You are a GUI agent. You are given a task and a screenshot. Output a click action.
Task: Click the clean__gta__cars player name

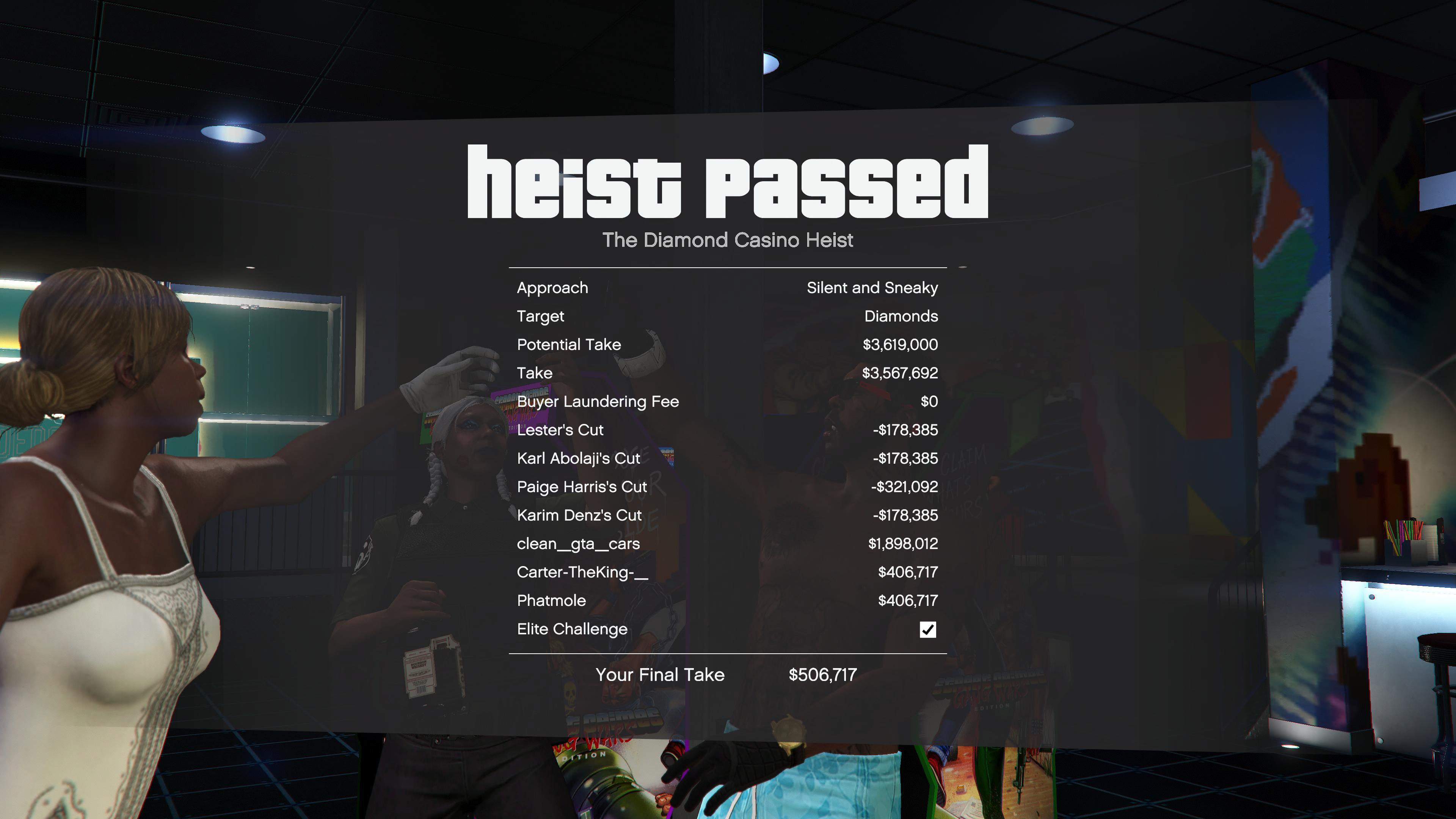click(x=578, y=543)
